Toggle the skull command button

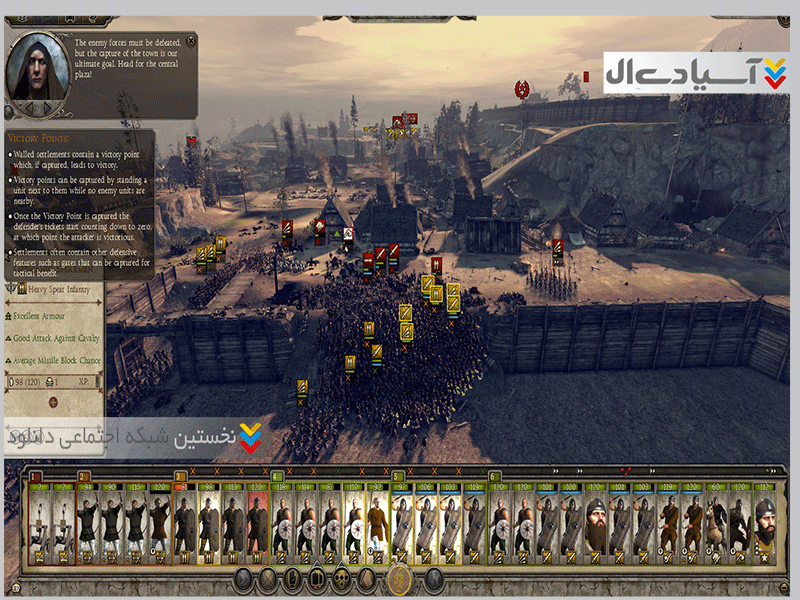pyautogui.click(x=342, y=579)
